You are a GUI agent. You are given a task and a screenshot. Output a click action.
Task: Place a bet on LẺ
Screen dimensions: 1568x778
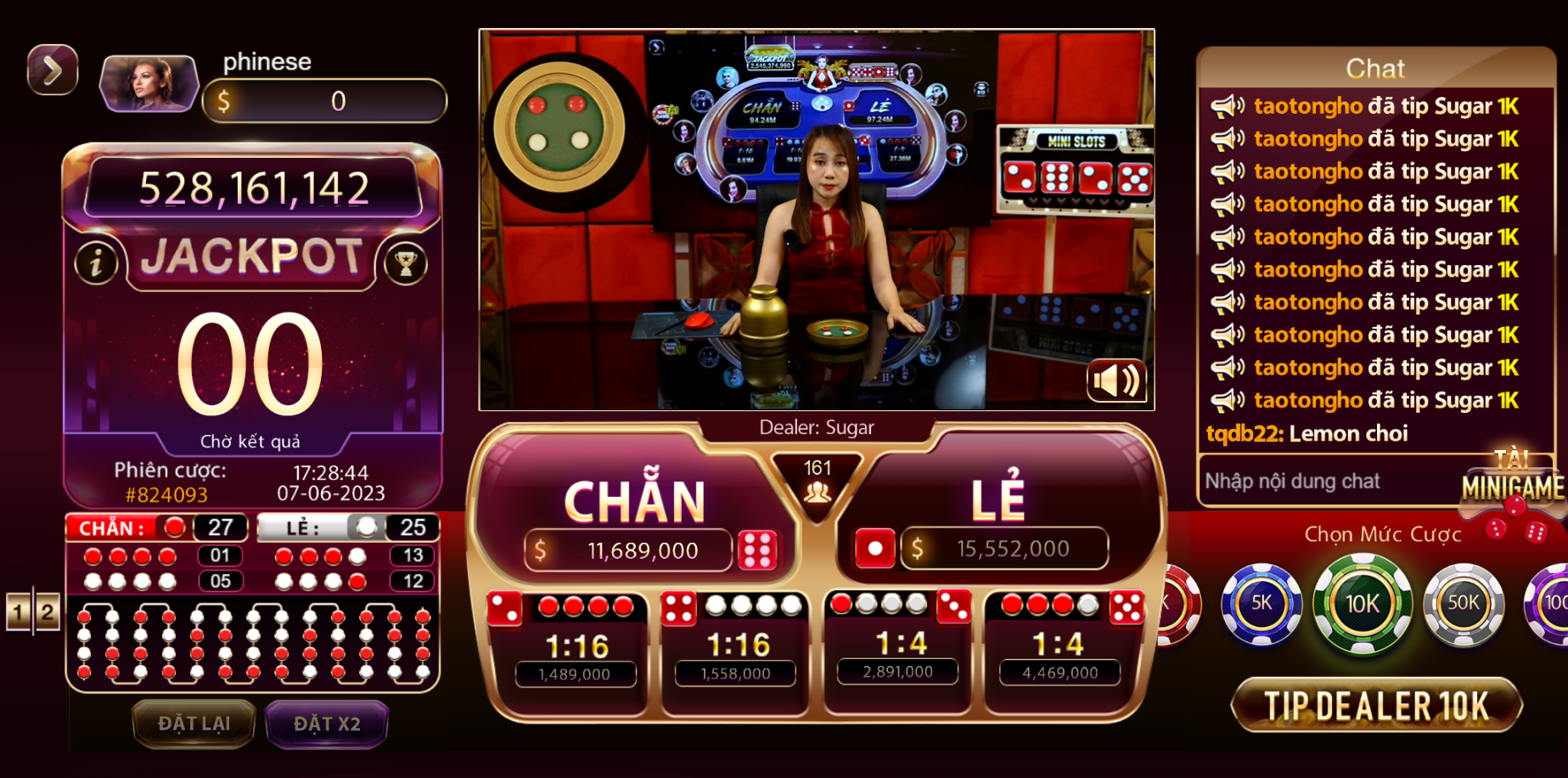(x=998, y=499)
